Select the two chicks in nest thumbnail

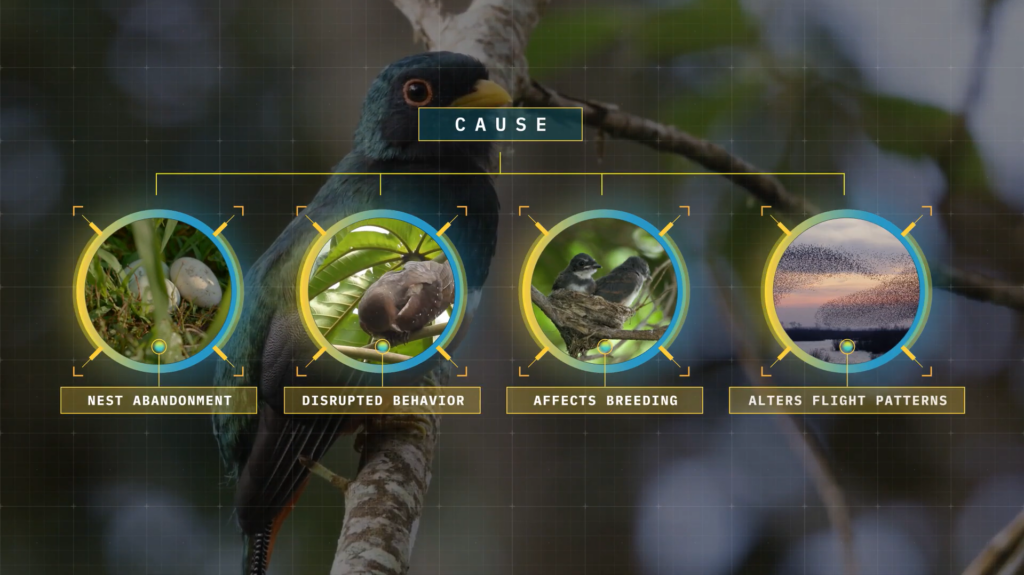[604, 290]
